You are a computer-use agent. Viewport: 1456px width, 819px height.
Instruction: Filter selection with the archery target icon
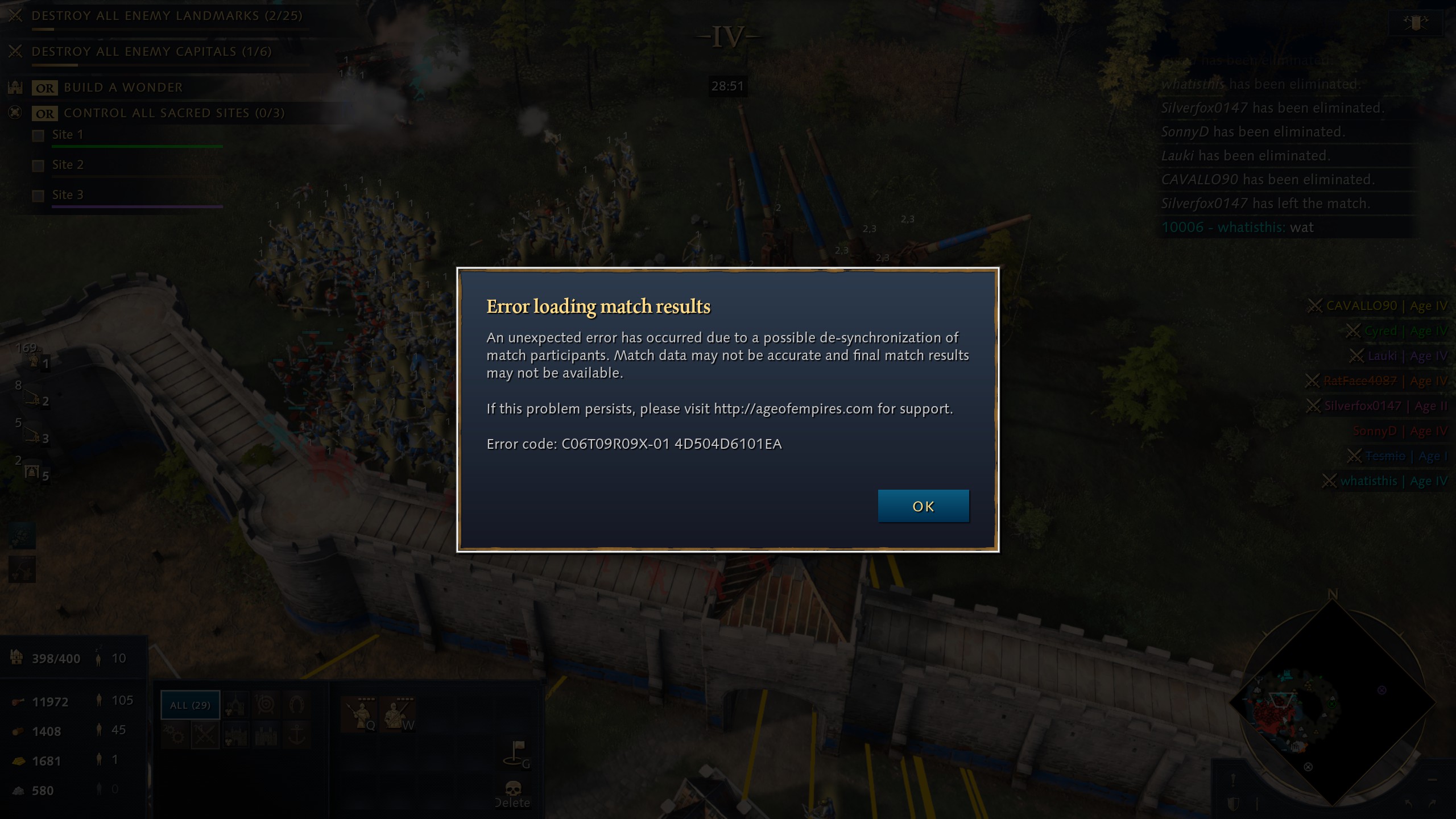266,705
